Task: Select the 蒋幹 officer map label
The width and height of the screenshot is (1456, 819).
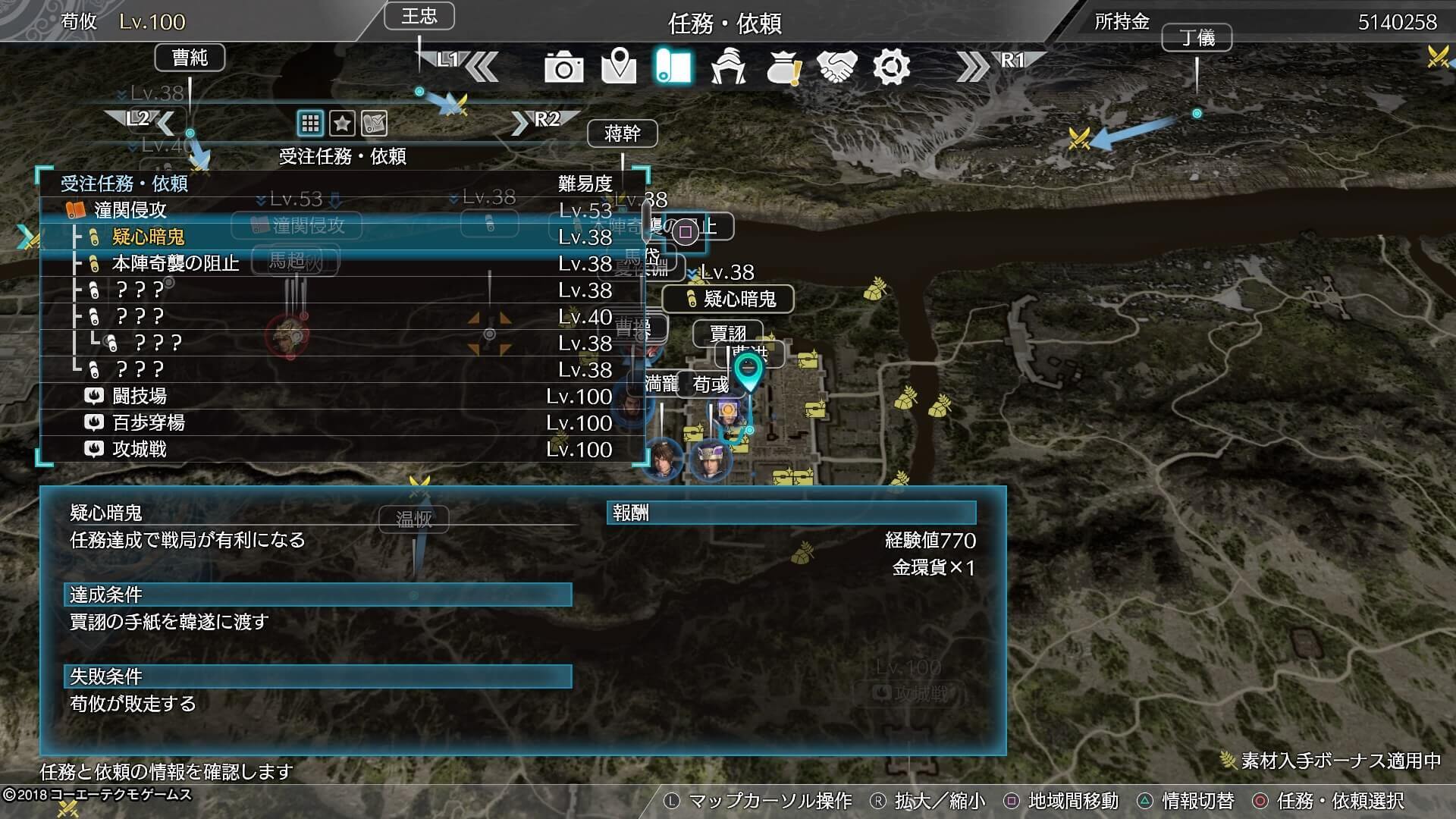Action: click(x=622, y=134)
